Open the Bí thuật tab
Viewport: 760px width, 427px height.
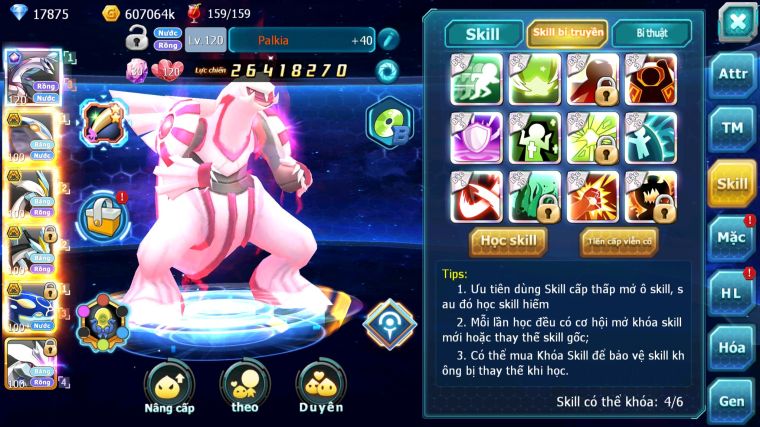(x=650, y=33)
